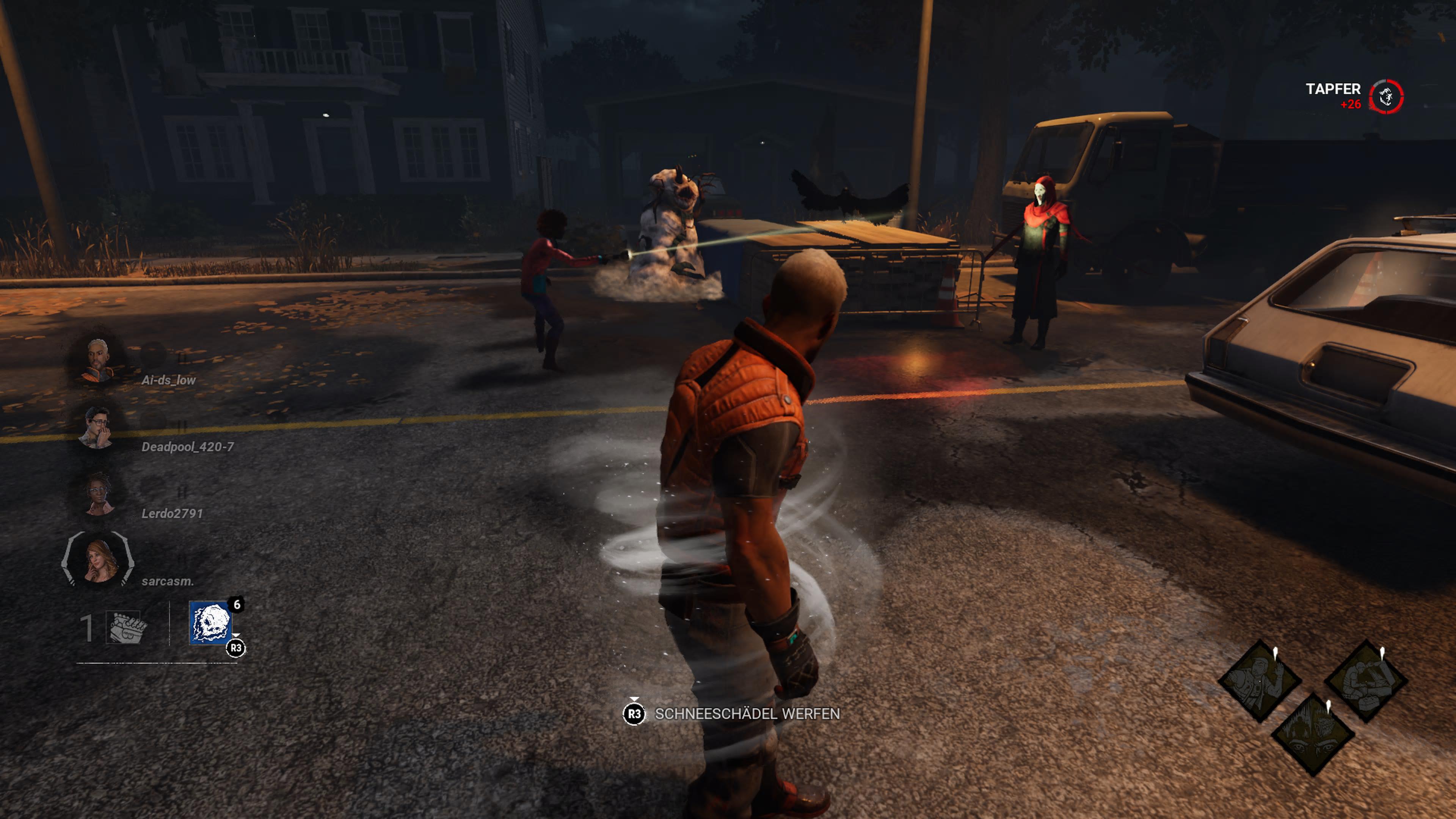The image size is (1456, 819).
Task: Select the perk showing a waving man
Action: pos(1259,681)
